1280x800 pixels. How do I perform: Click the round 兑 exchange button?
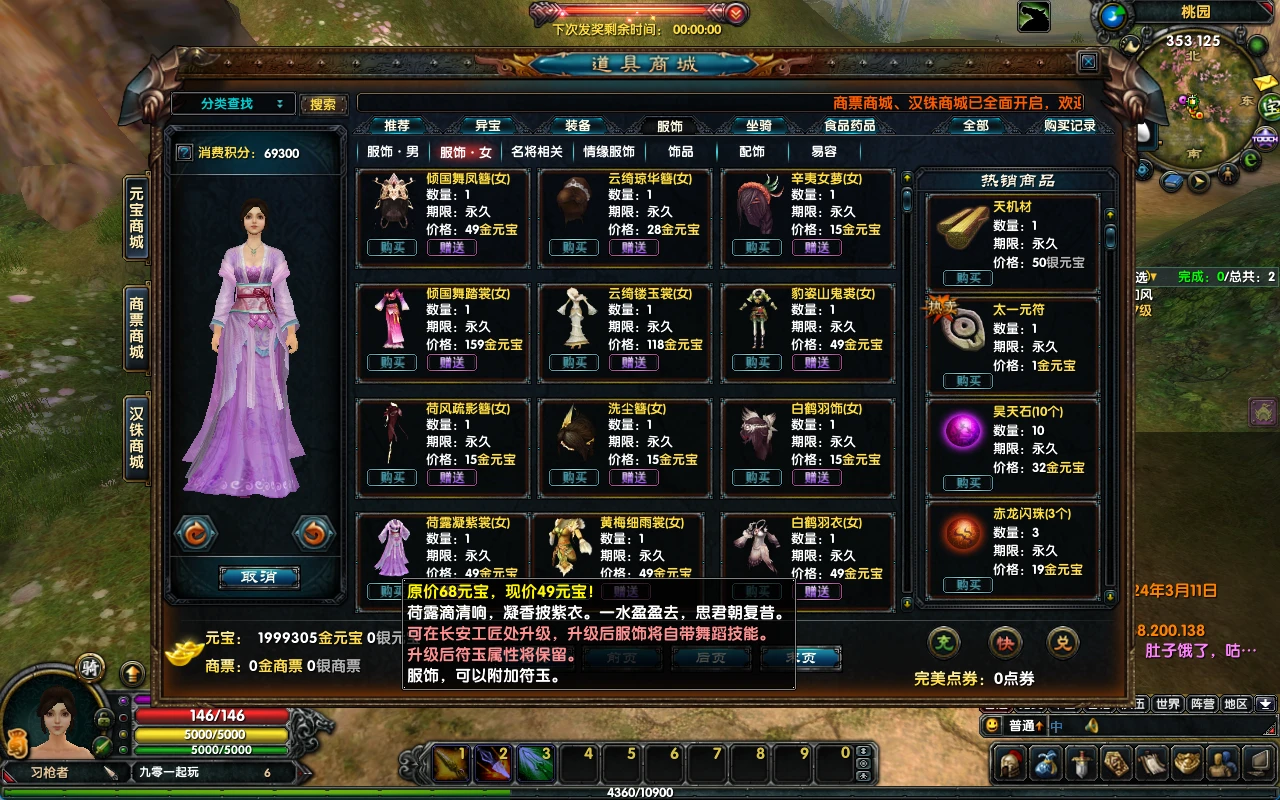click(1063, 643)
